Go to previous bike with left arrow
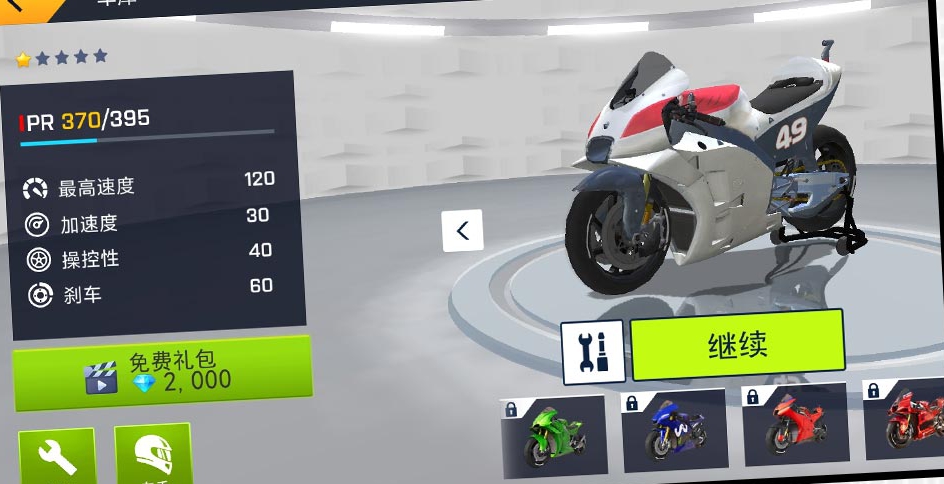Image resolution: width=944 pixels, height=484 pixels. [463, 231]
